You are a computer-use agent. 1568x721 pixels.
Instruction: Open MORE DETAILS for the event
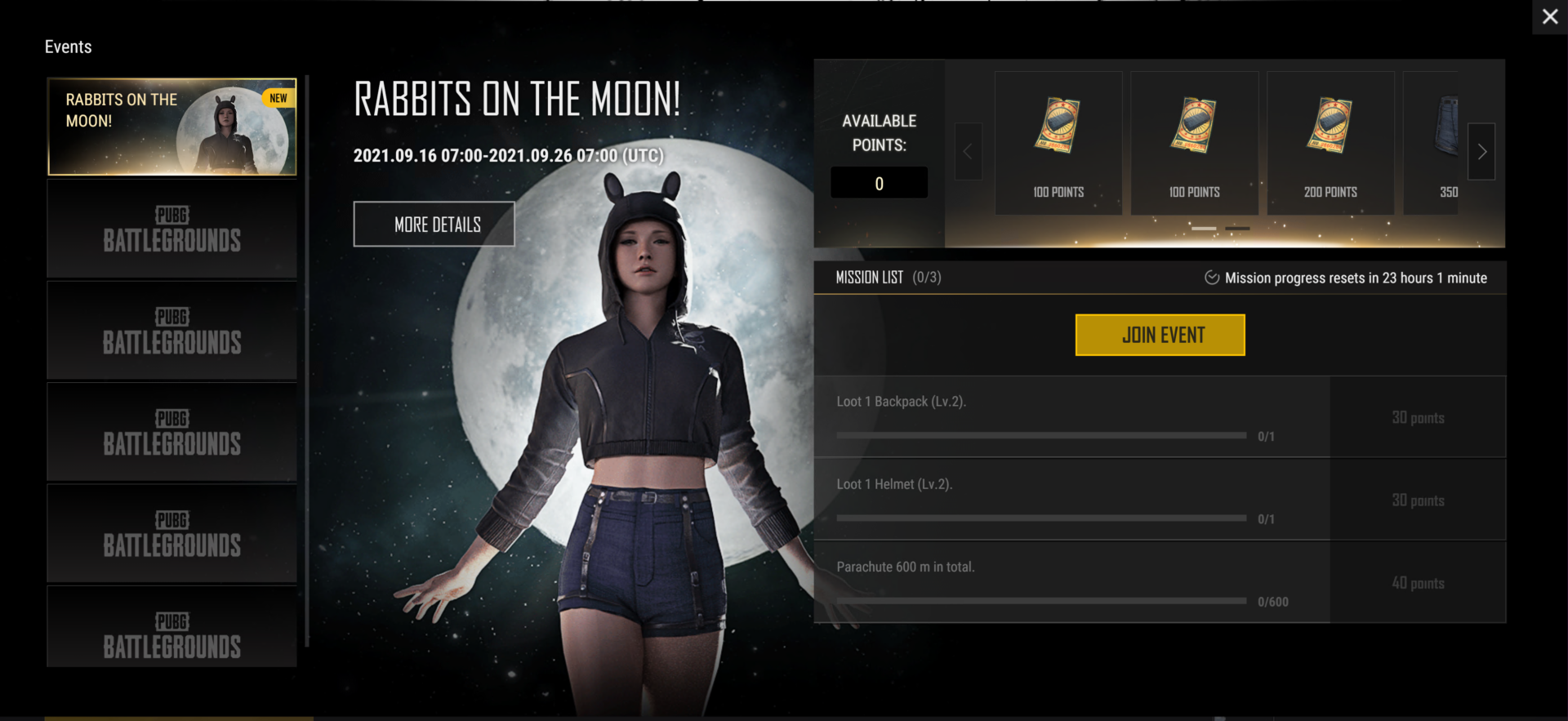pos(434,224)
